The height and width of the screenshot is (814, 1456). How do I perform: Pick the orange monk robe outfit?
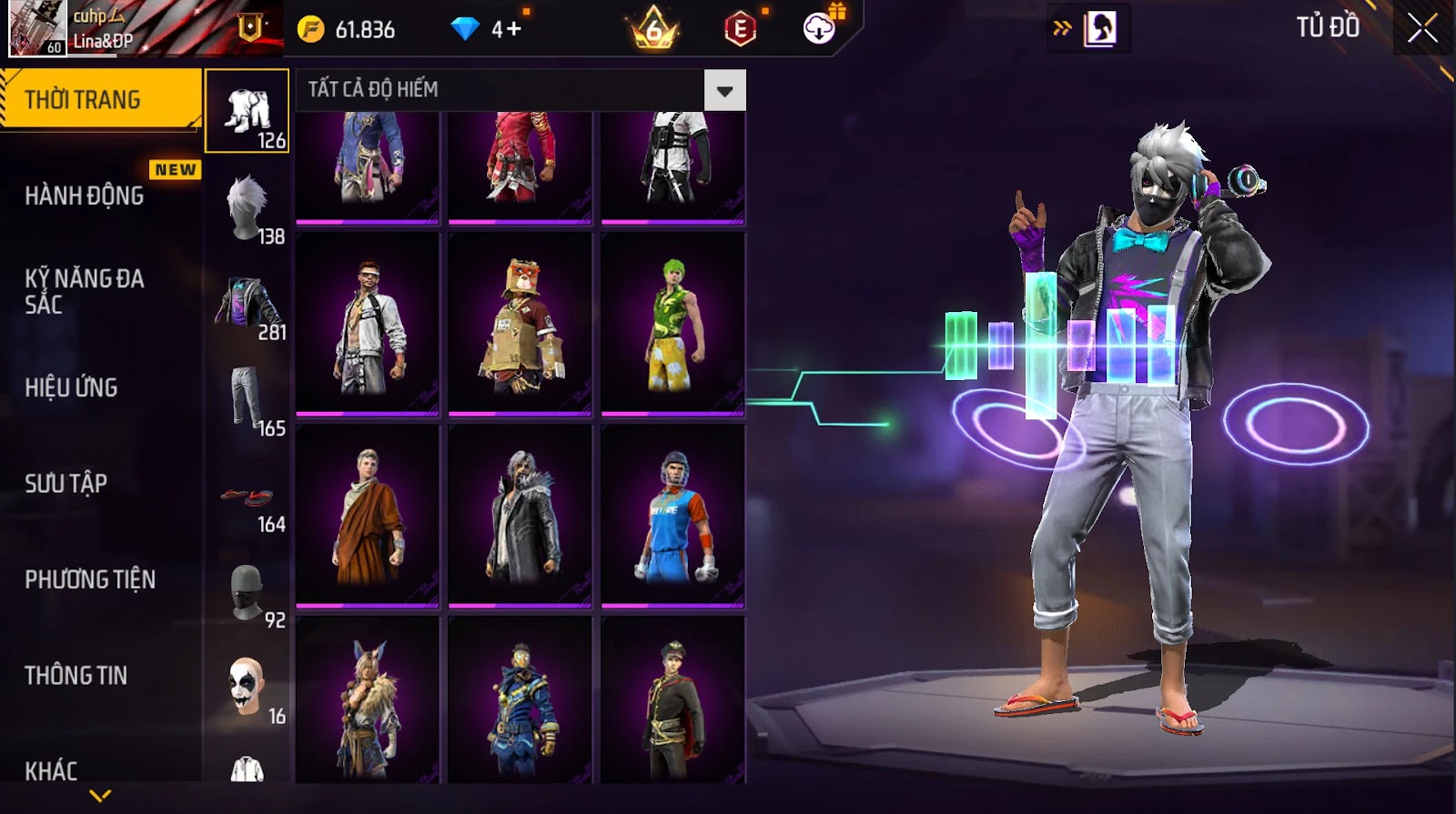(x=368, y=517)
